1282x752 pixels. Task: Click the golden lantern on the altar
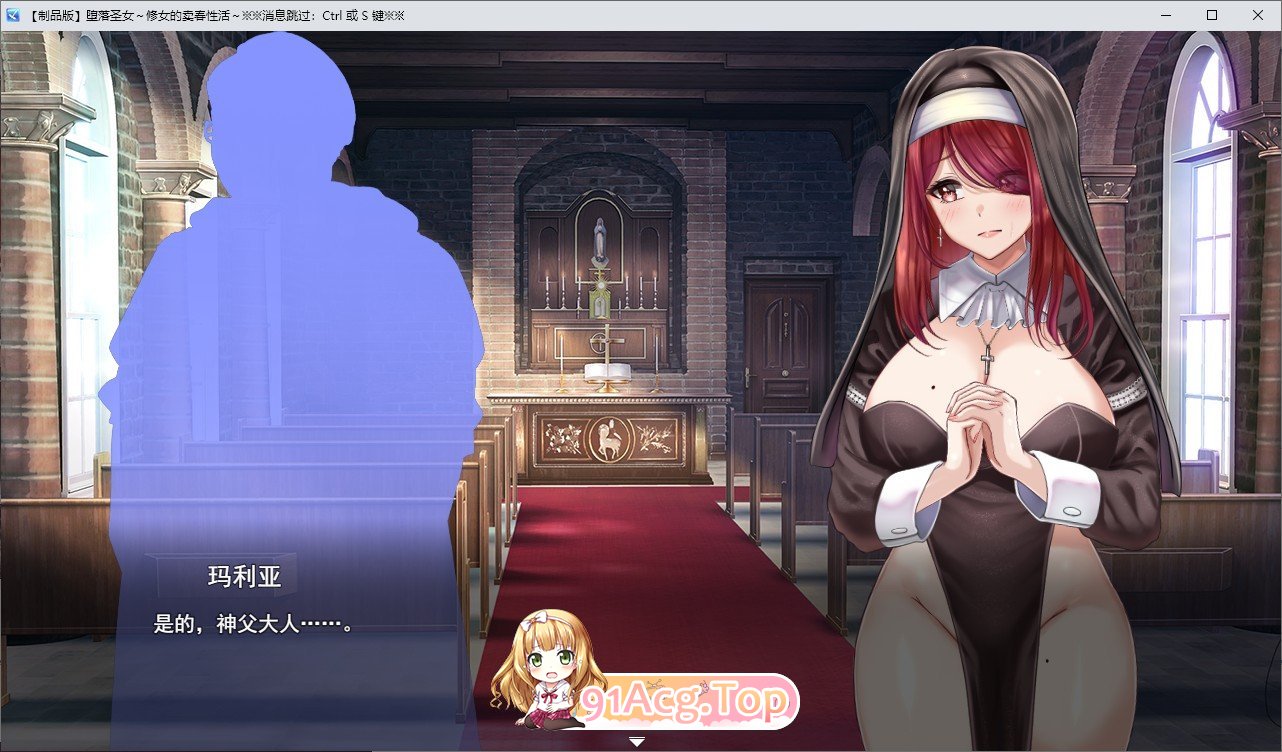[x=600, y=300]
